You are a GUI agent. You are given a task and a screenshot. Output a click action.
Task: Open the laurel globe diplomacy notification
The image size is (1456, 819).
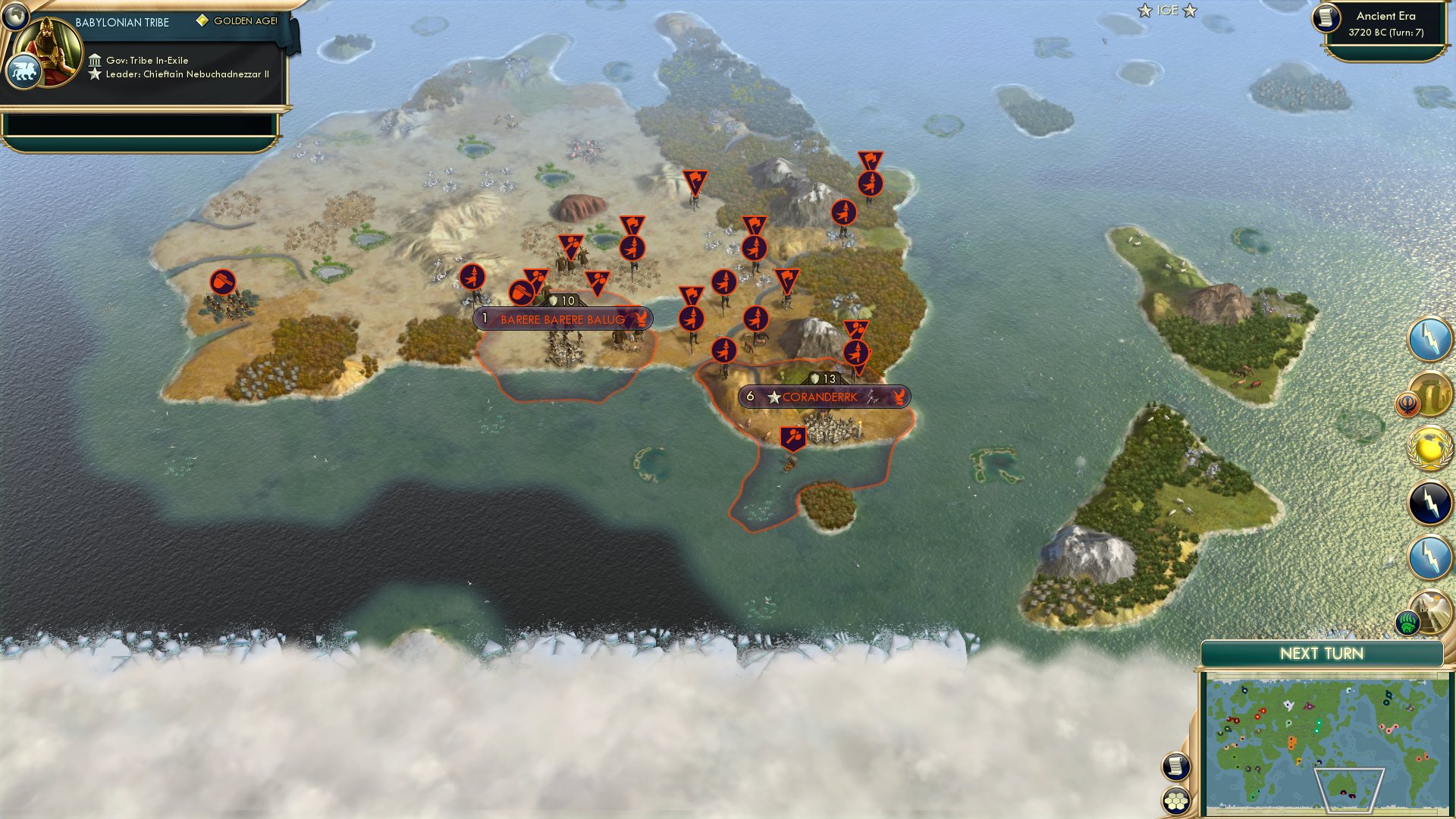click(x=1429, y=445)
